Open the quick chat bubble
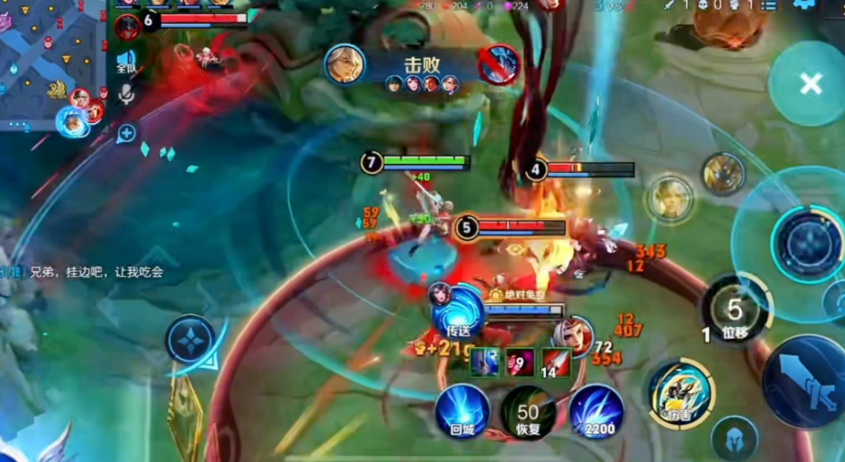845x462 pixels. tap(126, 132)
